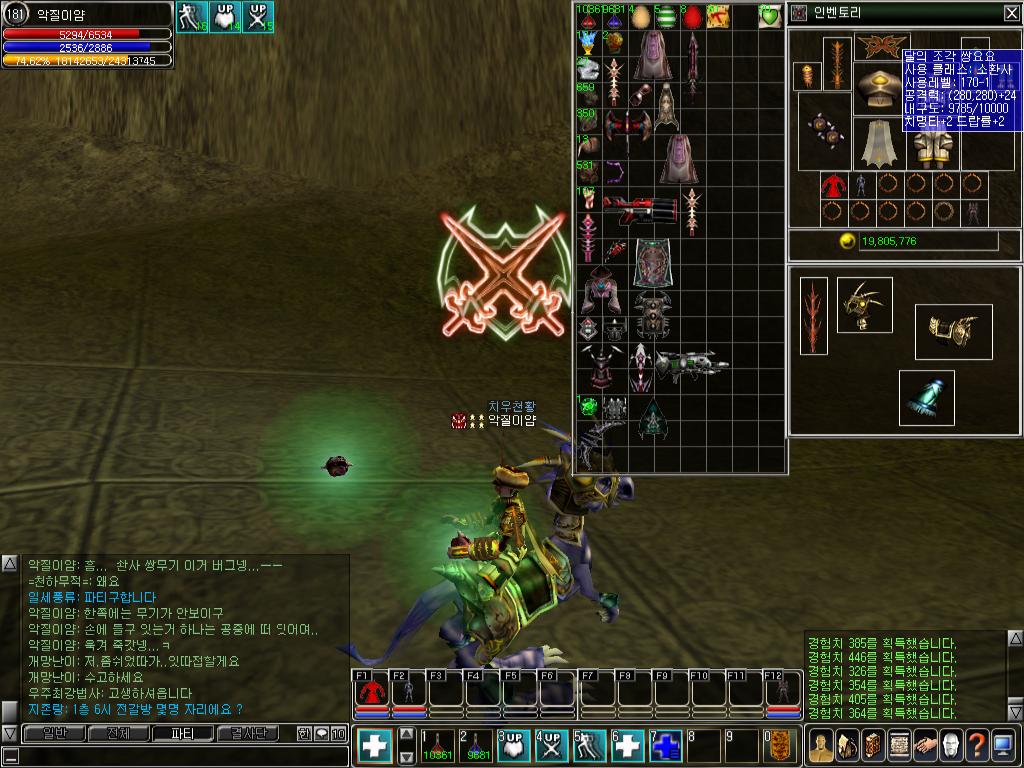Open the 길사단 chat tab
1024x768 pixels.
pyautogui.click(x=246, y=734)
